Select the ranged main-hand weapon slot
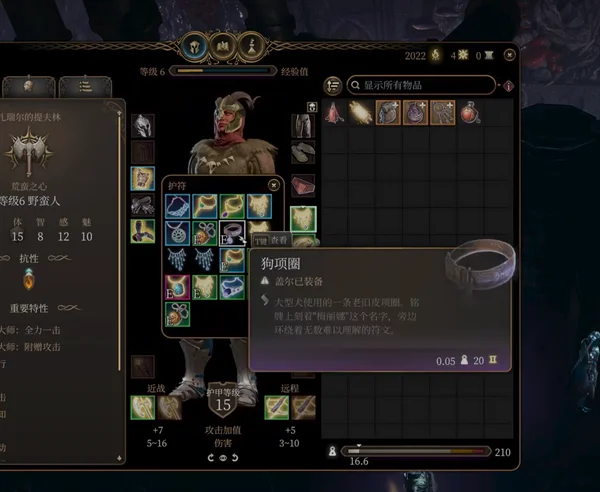Viewport: 600px width, 492px height. [276, 406]
